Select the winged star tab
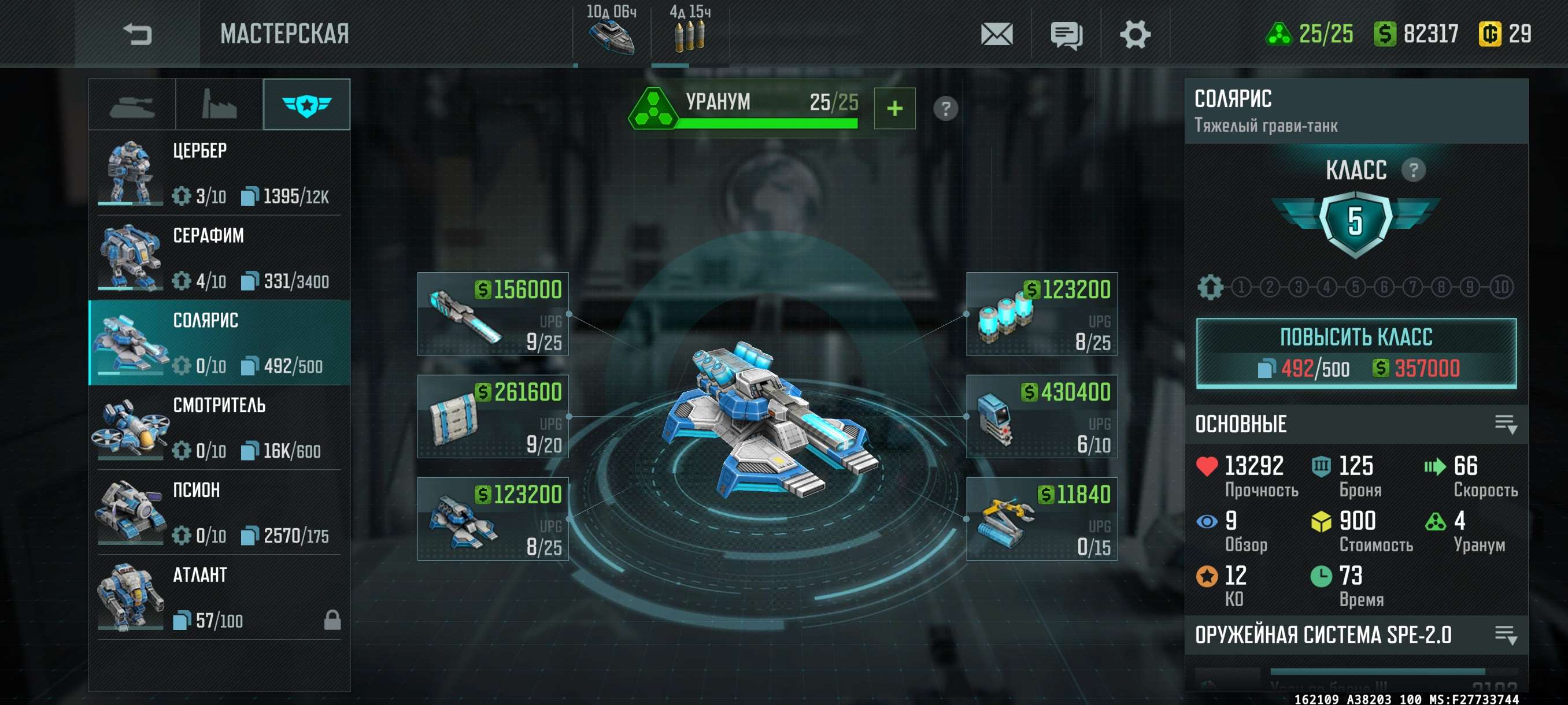The image size is (1568, 705). 307,105
